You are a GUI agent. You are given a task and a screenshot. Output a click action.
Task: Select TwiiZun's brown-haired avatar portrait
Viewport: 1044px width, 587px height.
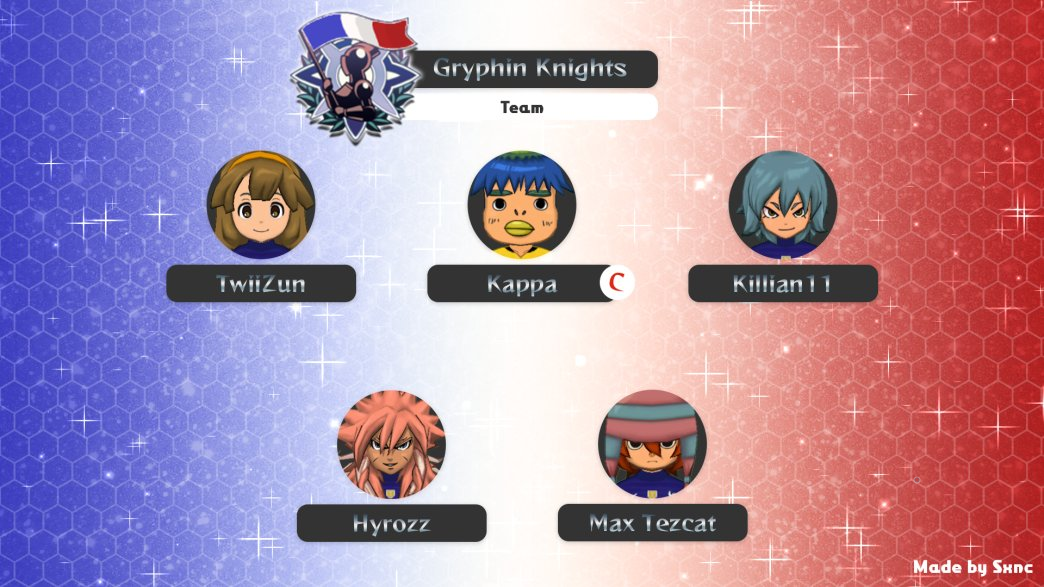(261, 205)
